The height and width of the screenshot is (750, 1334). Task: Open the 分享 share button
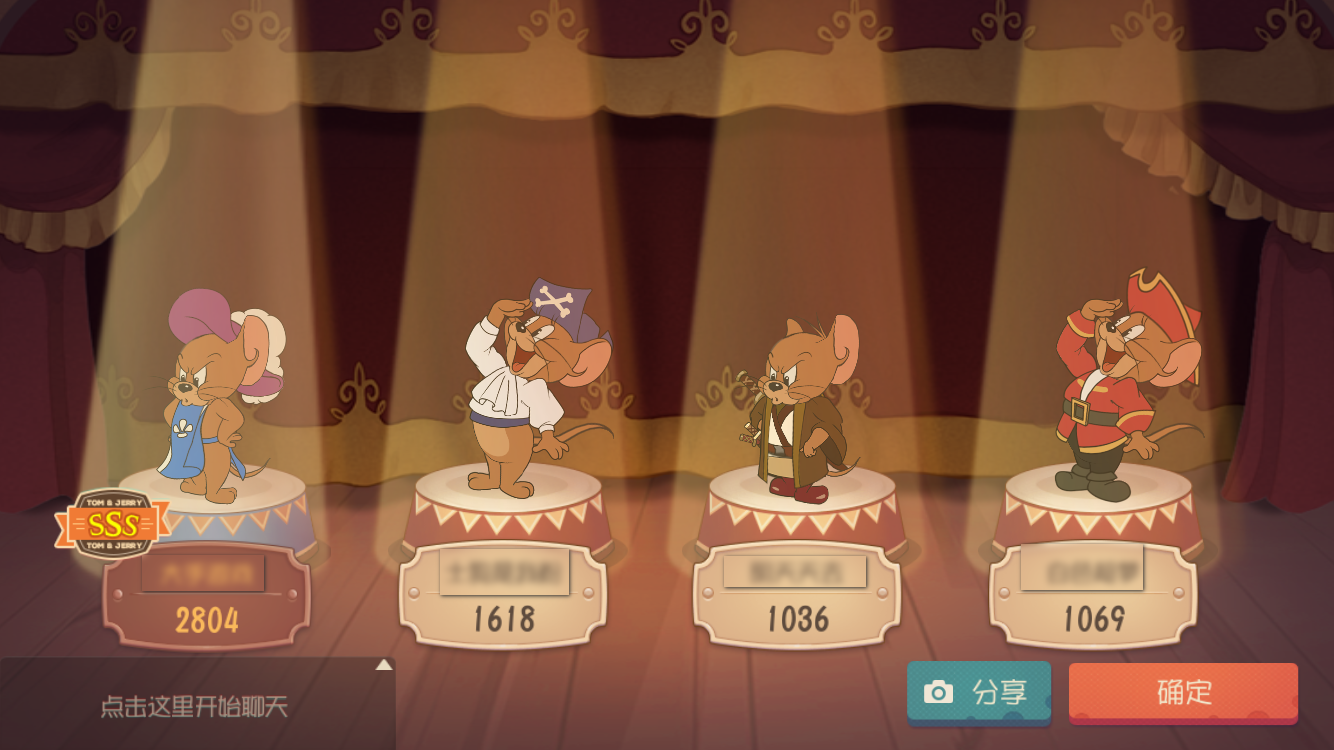pos(979,692)
